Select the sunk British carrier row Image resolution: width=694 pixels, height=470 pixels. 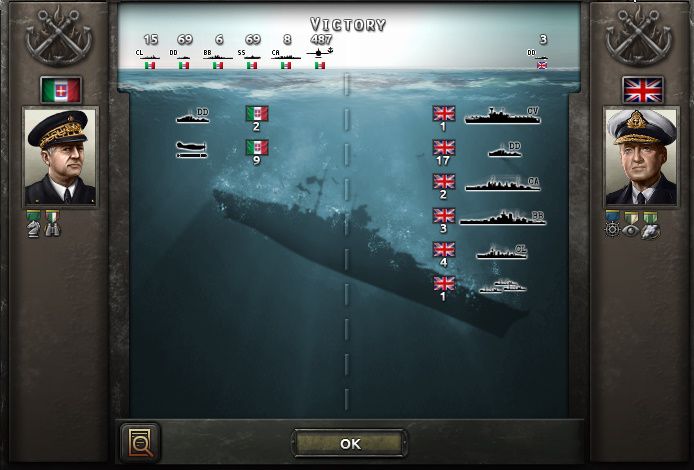coord(490,118)
